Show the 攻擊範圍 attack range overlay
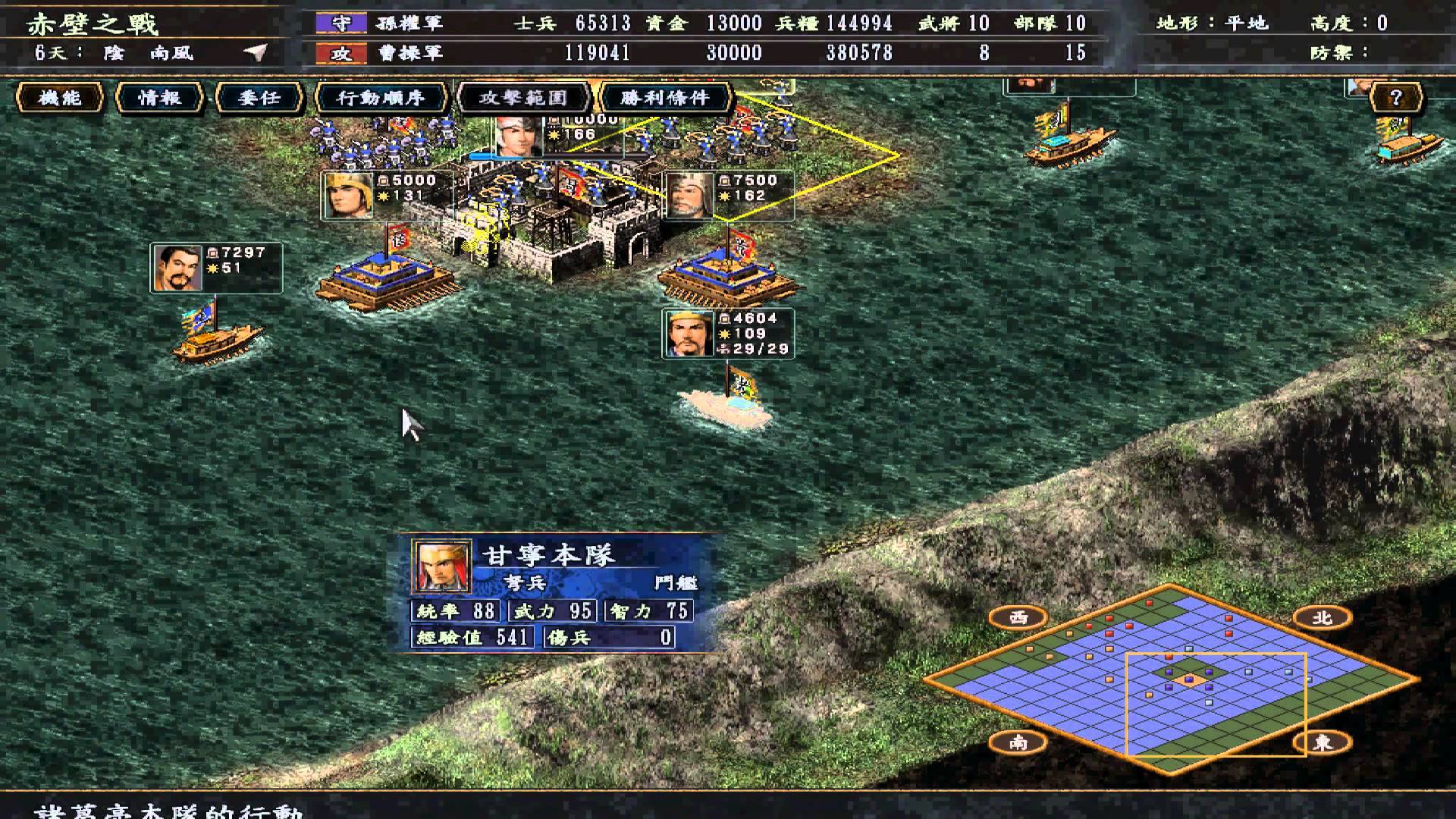 [x=523, y=98]
